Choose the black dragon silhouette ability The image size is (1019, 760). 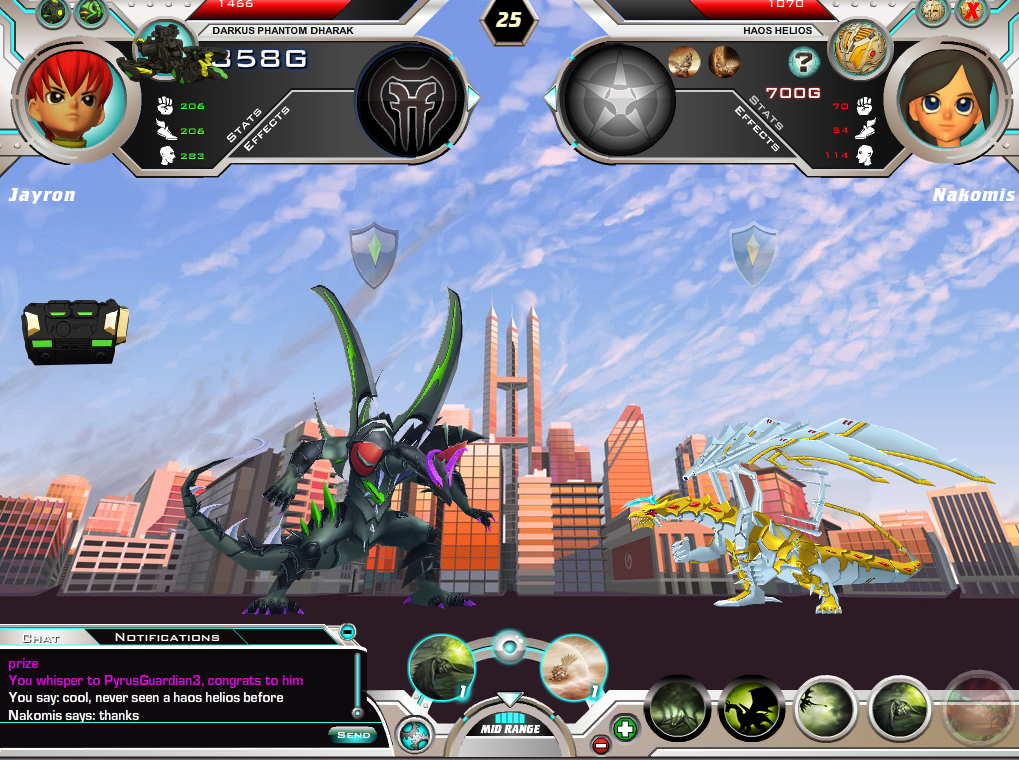coord(752,711)
